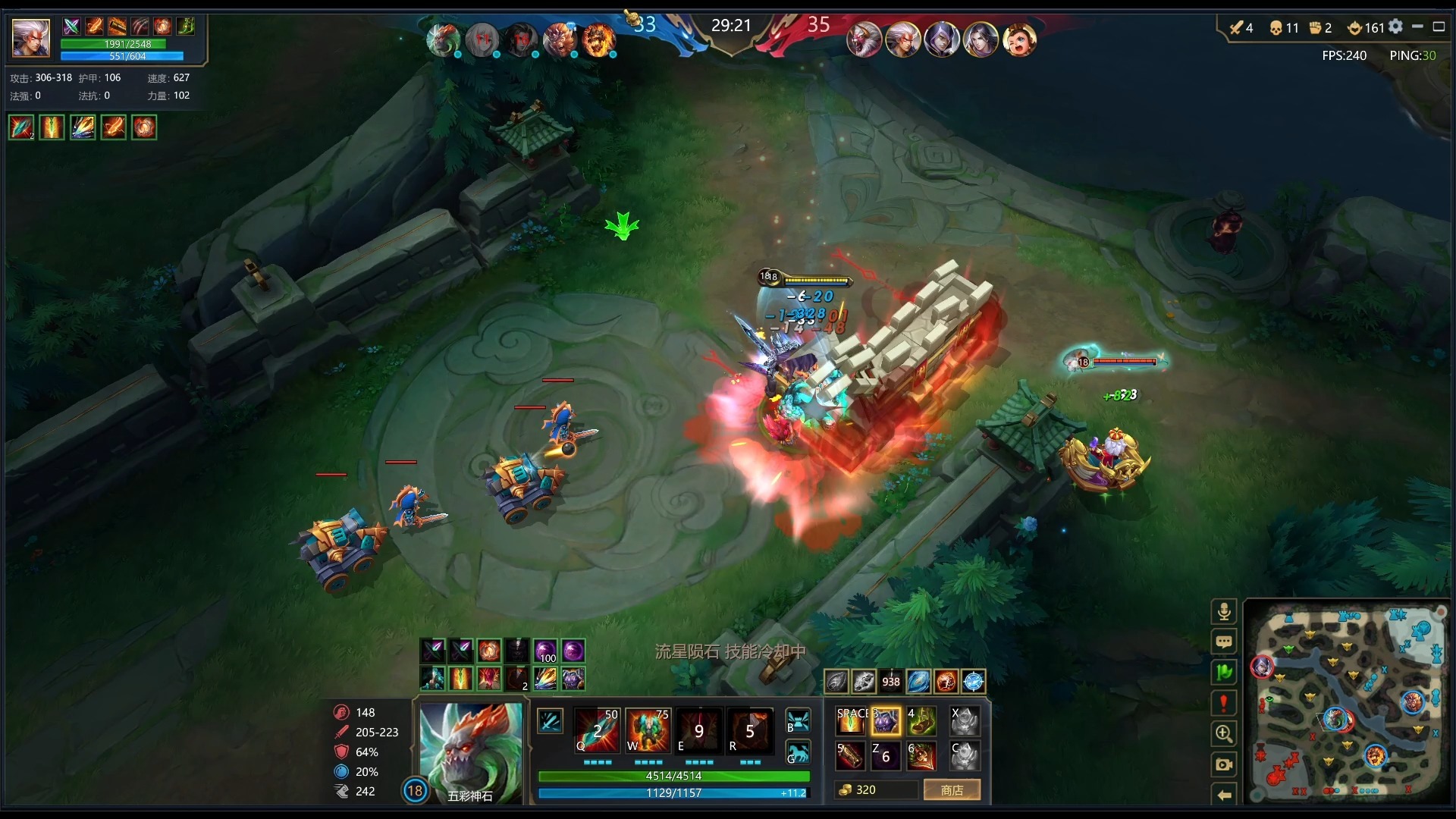Use the SPACE item slot
The image size is (1456, 819).
(850, 721)
